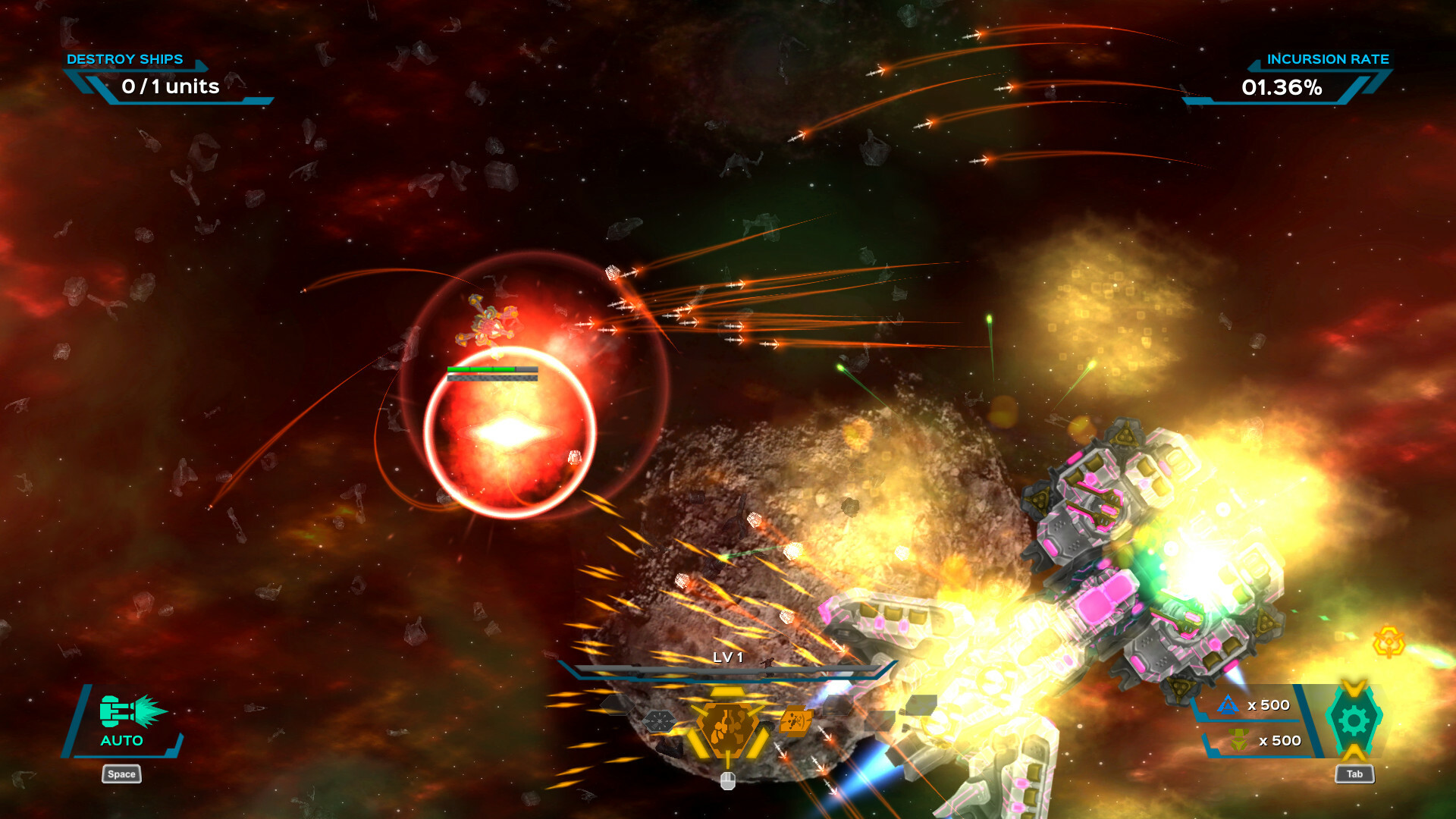Click the 0/1 units counter

(168, 86)
